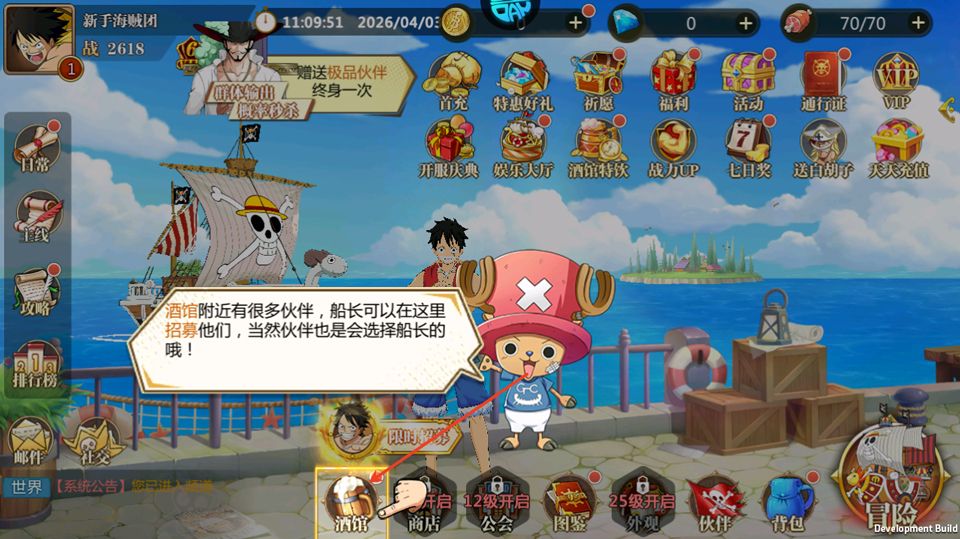The image size is (960, 539).
Task: Add more diamonds with the plus button
Action: (x=746, y=22)
